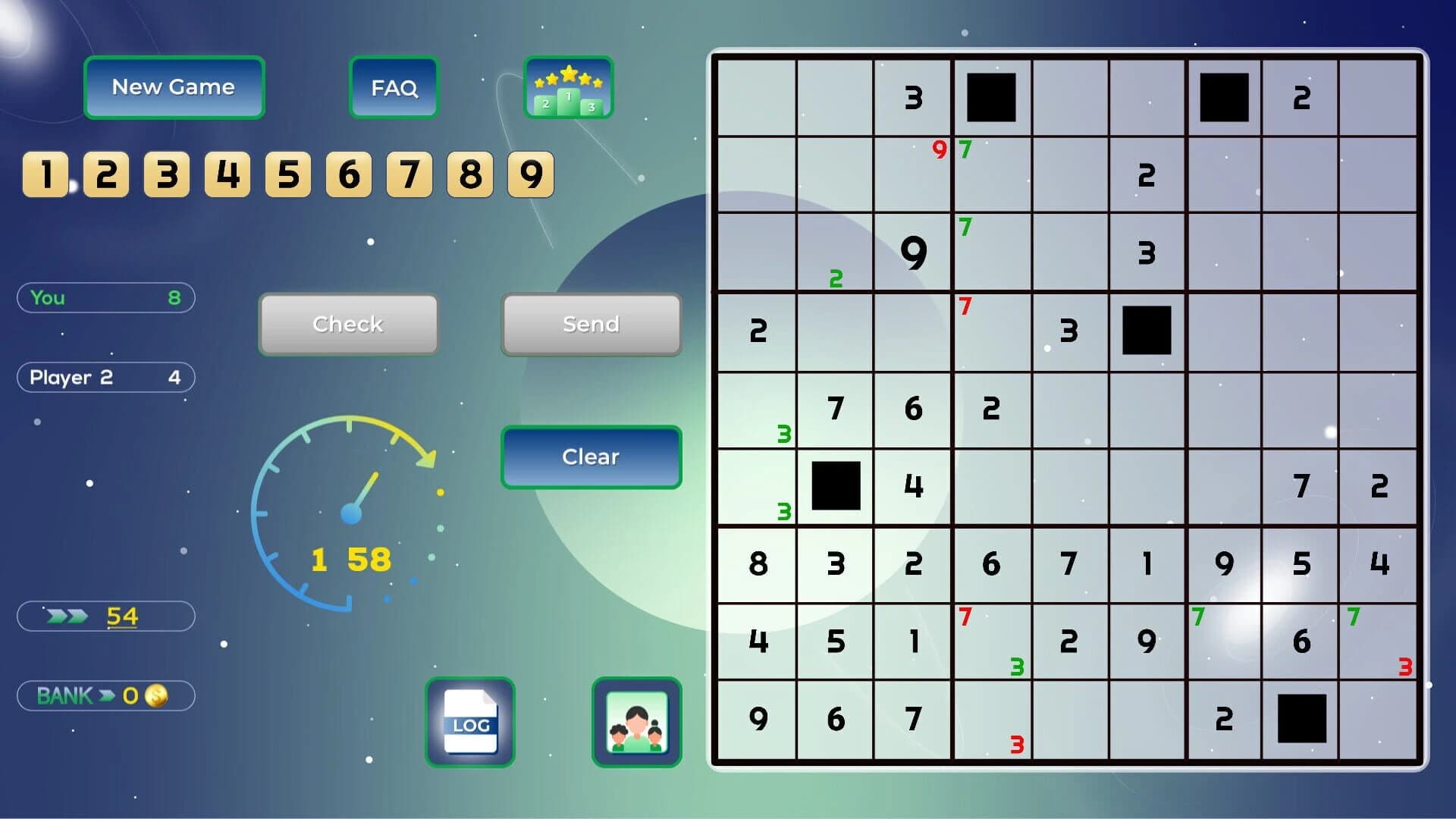This screenshot has width=1456, height=819.
Task: Open the leaderboard star podium icon
Action: (568, 88)
